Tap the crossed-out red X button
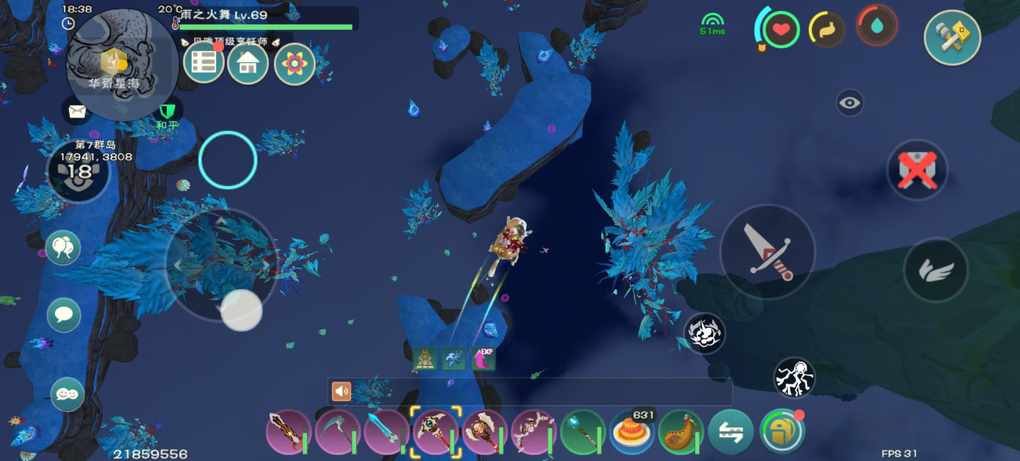 [x=917, y=170]
